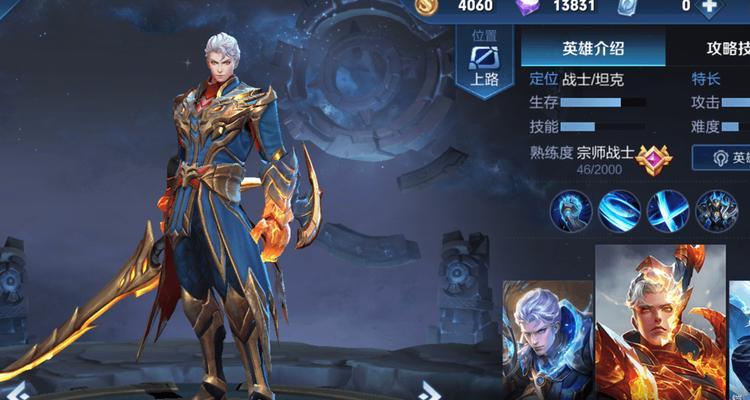Open the 英雄介绍 hero introduction tab
The height and width of the screenshot is (400, 750).
tap(592, 48)
